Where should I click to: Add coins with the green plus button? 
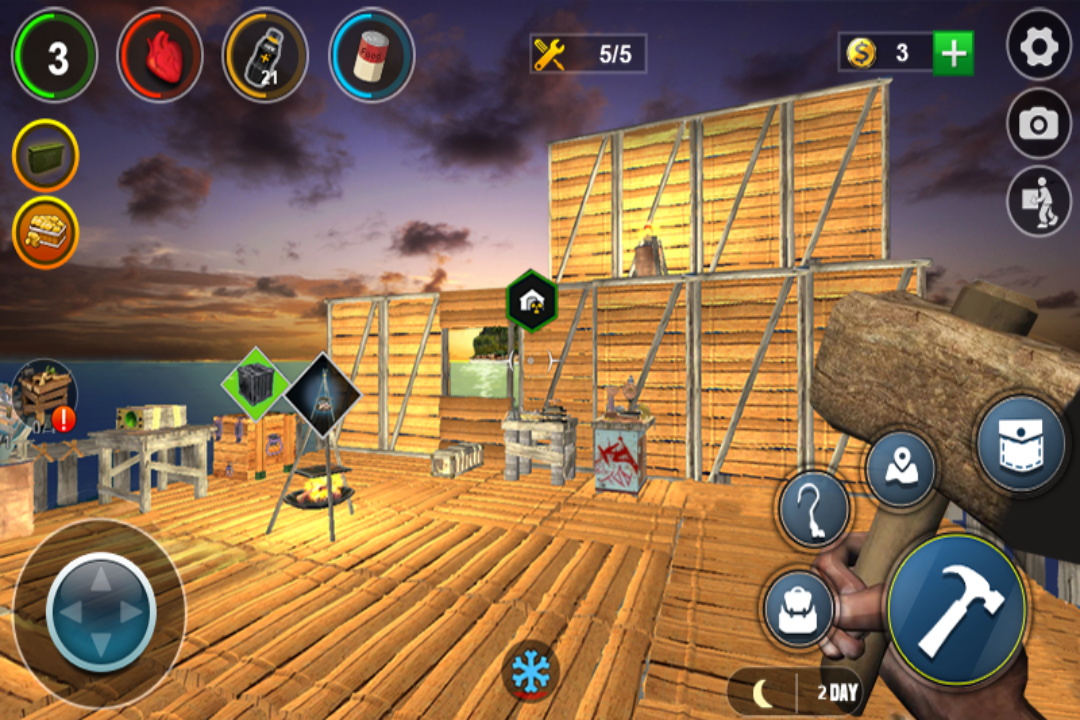[x=953, y=53]
